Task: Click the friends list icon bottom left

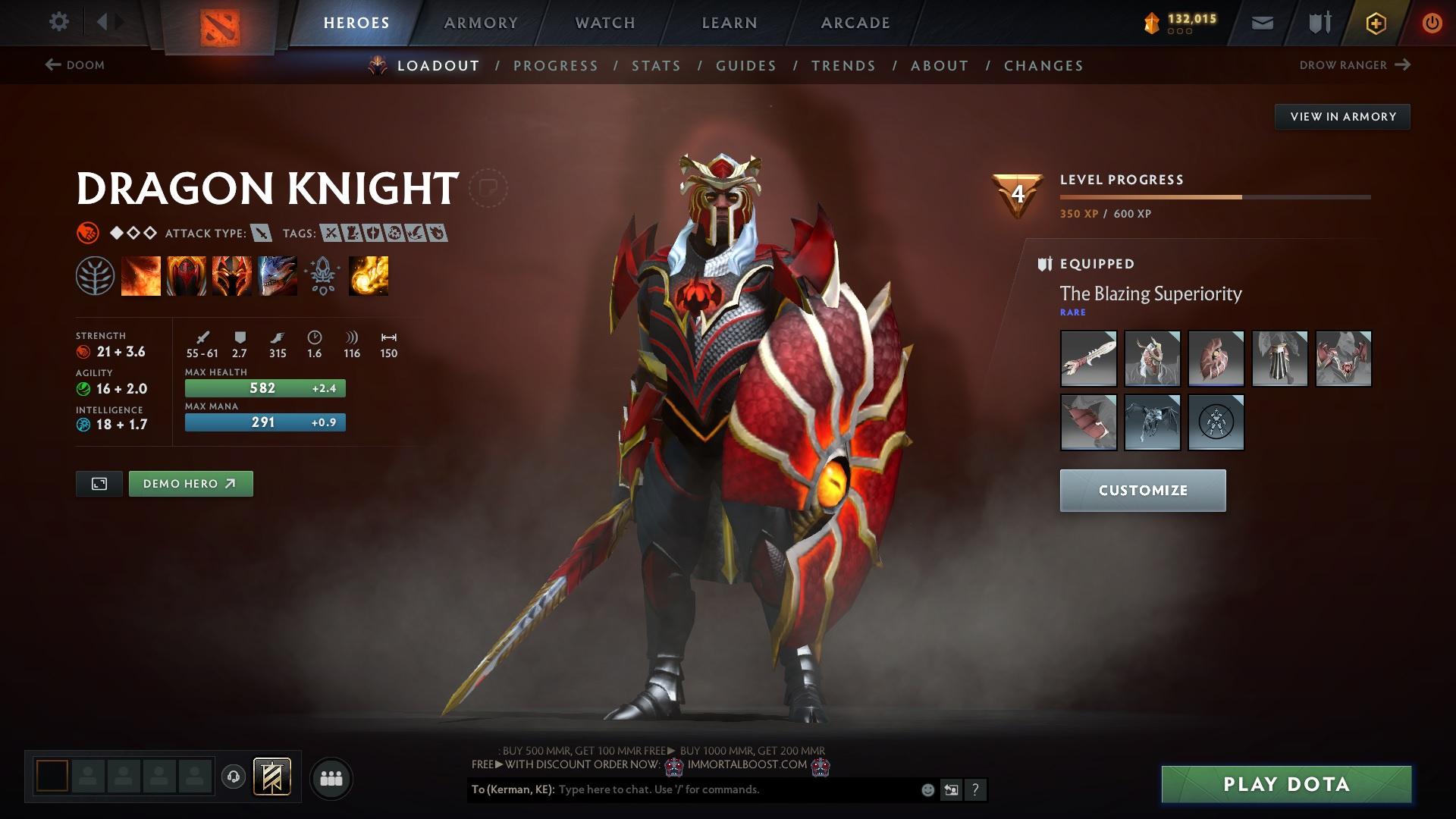Action: [332, 777]
